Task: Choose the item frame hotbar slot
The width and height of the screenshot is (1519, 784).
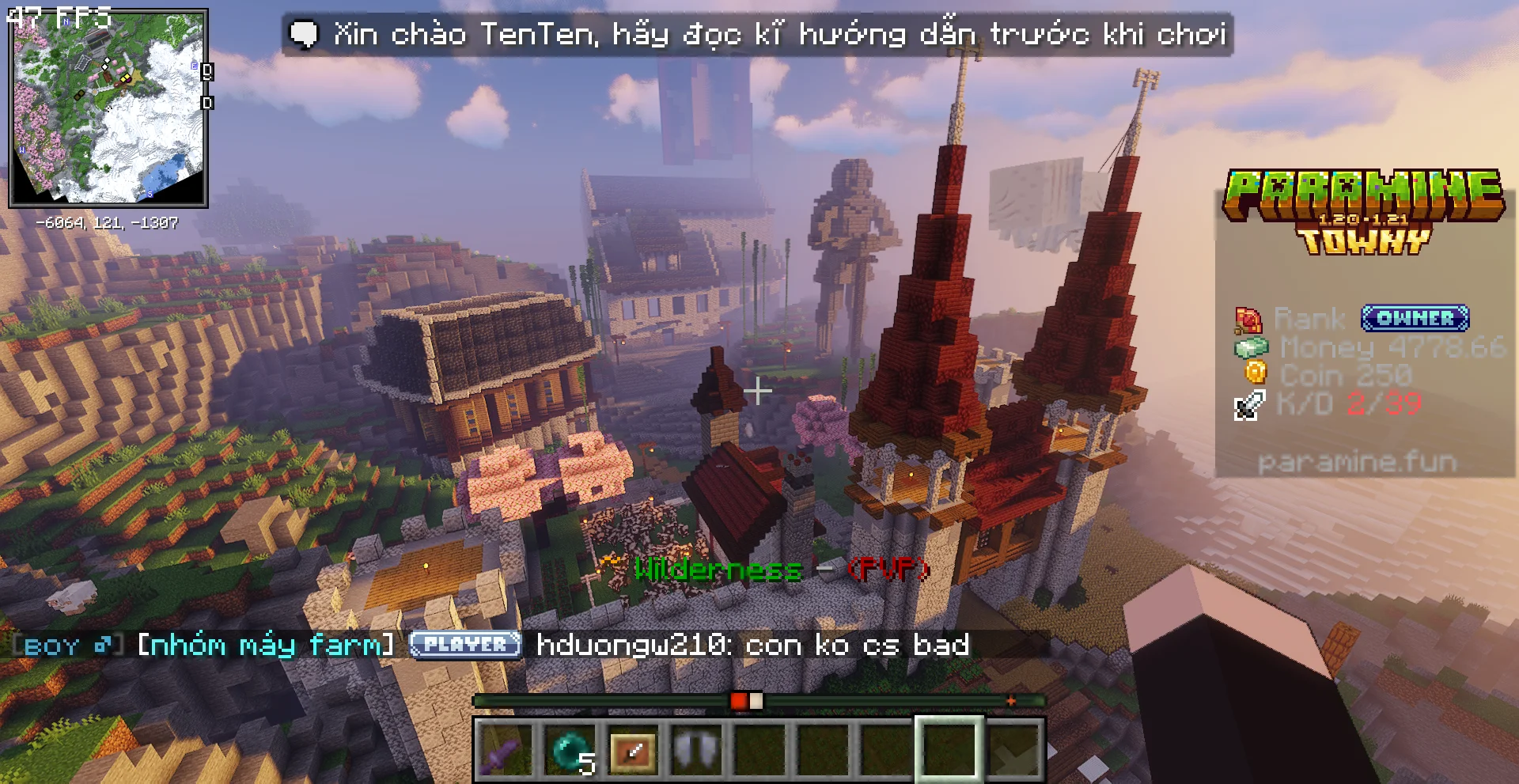Action: pyautogui.click(x=633, y=749)
